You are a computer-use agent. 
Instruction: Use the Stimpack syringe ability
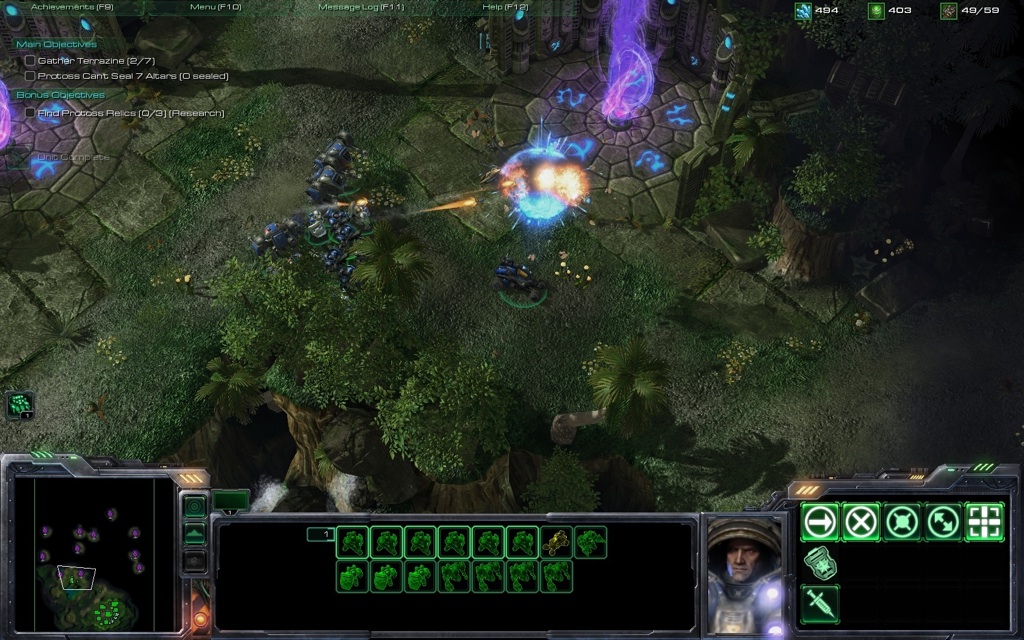pyautogui.click(x=821, y=603)
